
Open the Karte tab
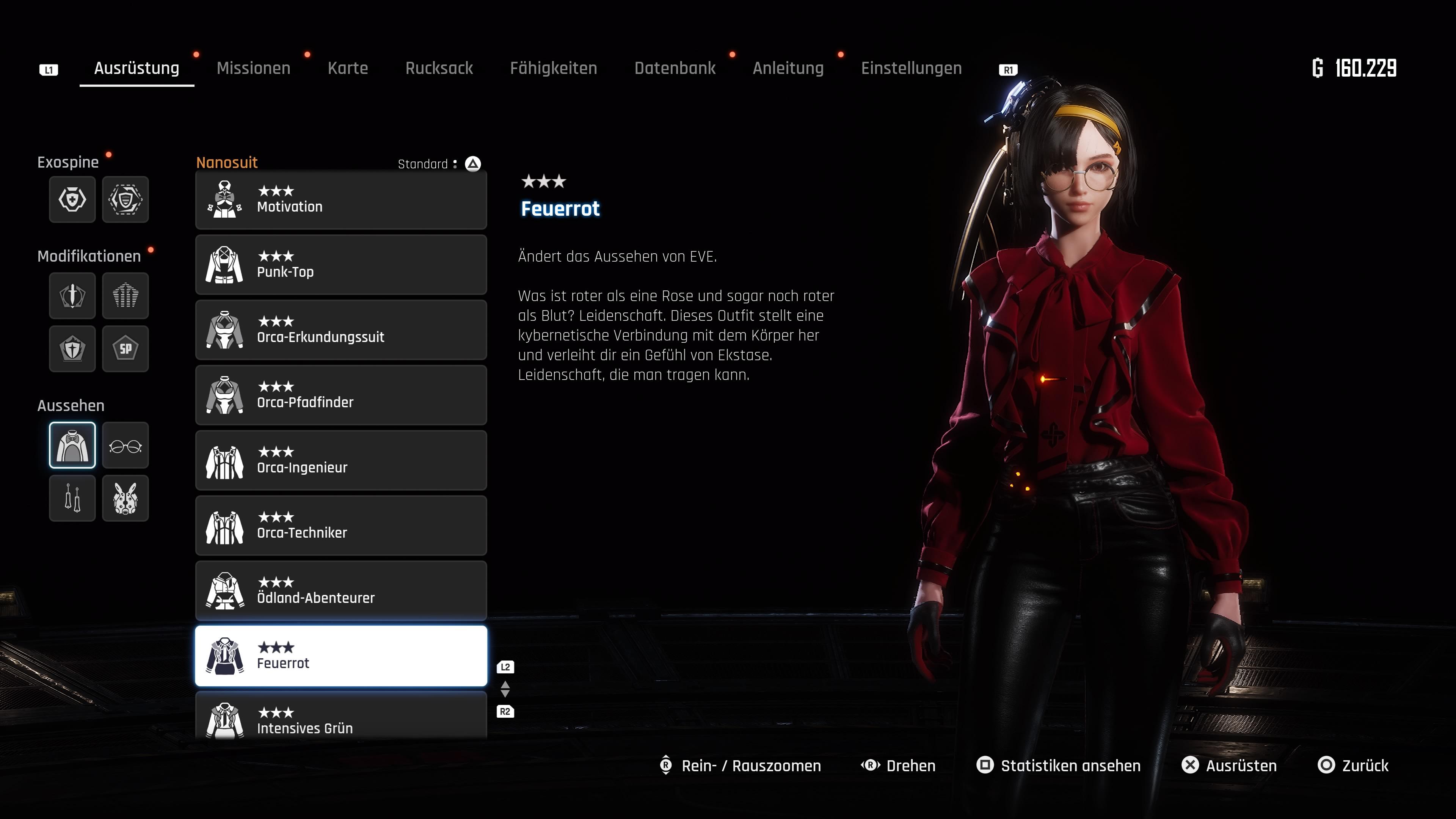tap(348, 68)
